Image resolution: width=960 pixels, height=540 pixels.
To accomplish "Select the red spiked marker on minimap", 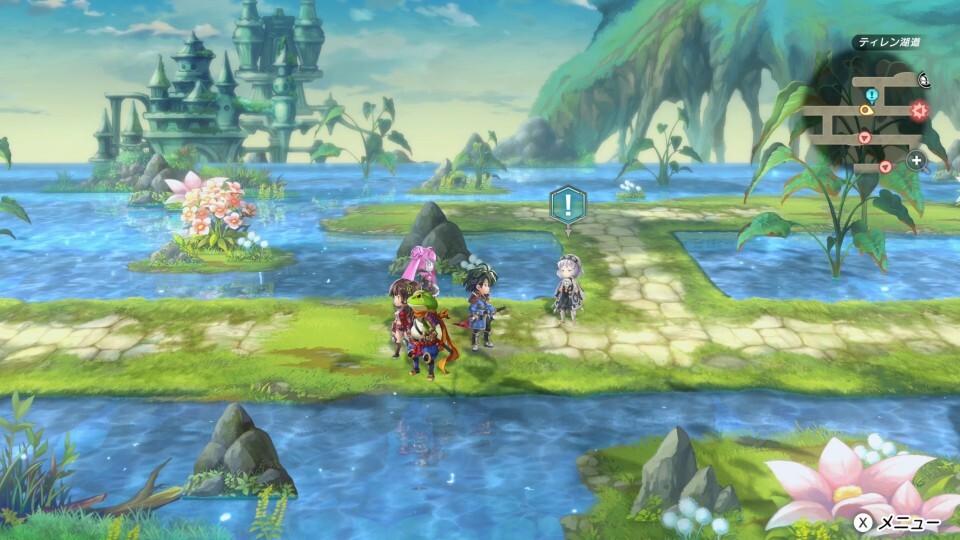I will [917, 109].
